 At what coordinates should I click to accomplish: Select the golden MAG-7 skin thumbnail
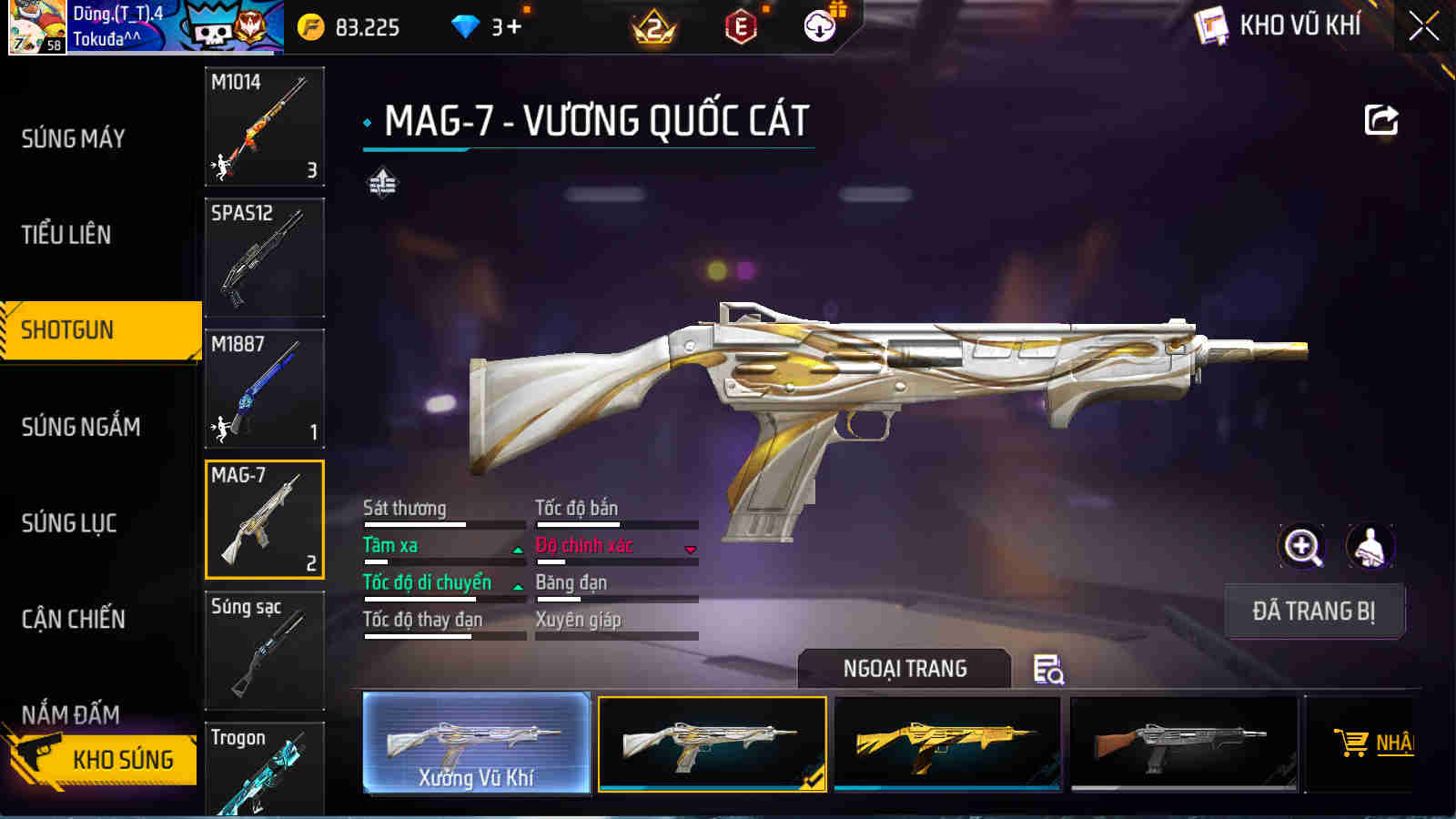click(x=946, y=742)
